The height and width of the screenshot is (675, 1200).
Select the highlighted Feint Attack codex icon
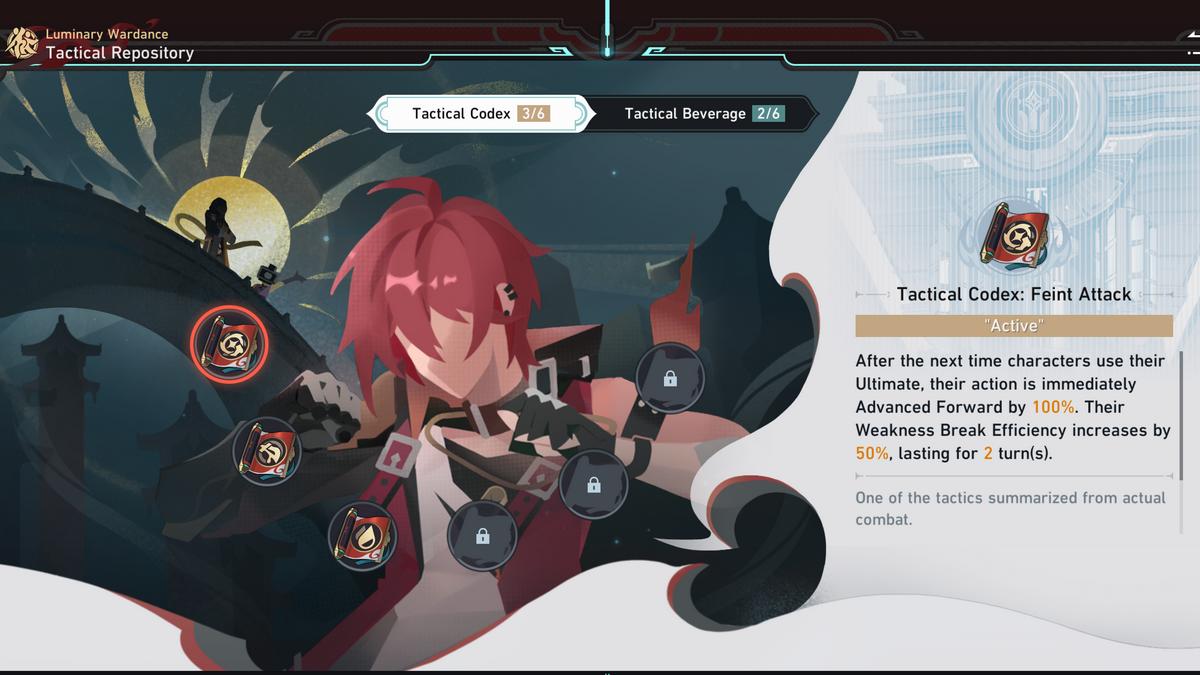(229, 345)
